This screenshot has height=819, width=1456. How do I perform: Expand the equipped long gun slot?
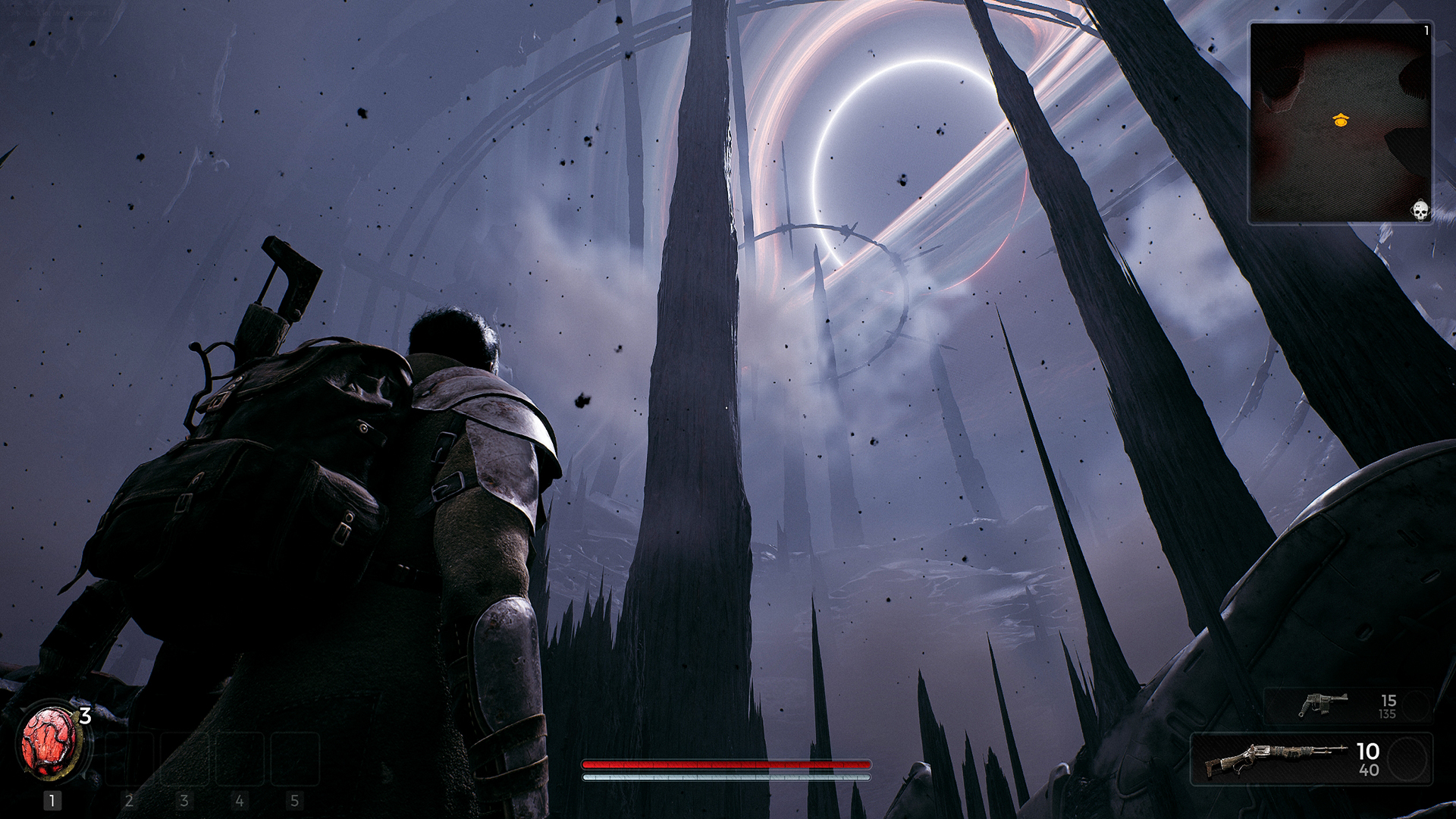click(x=1323, y=759)
